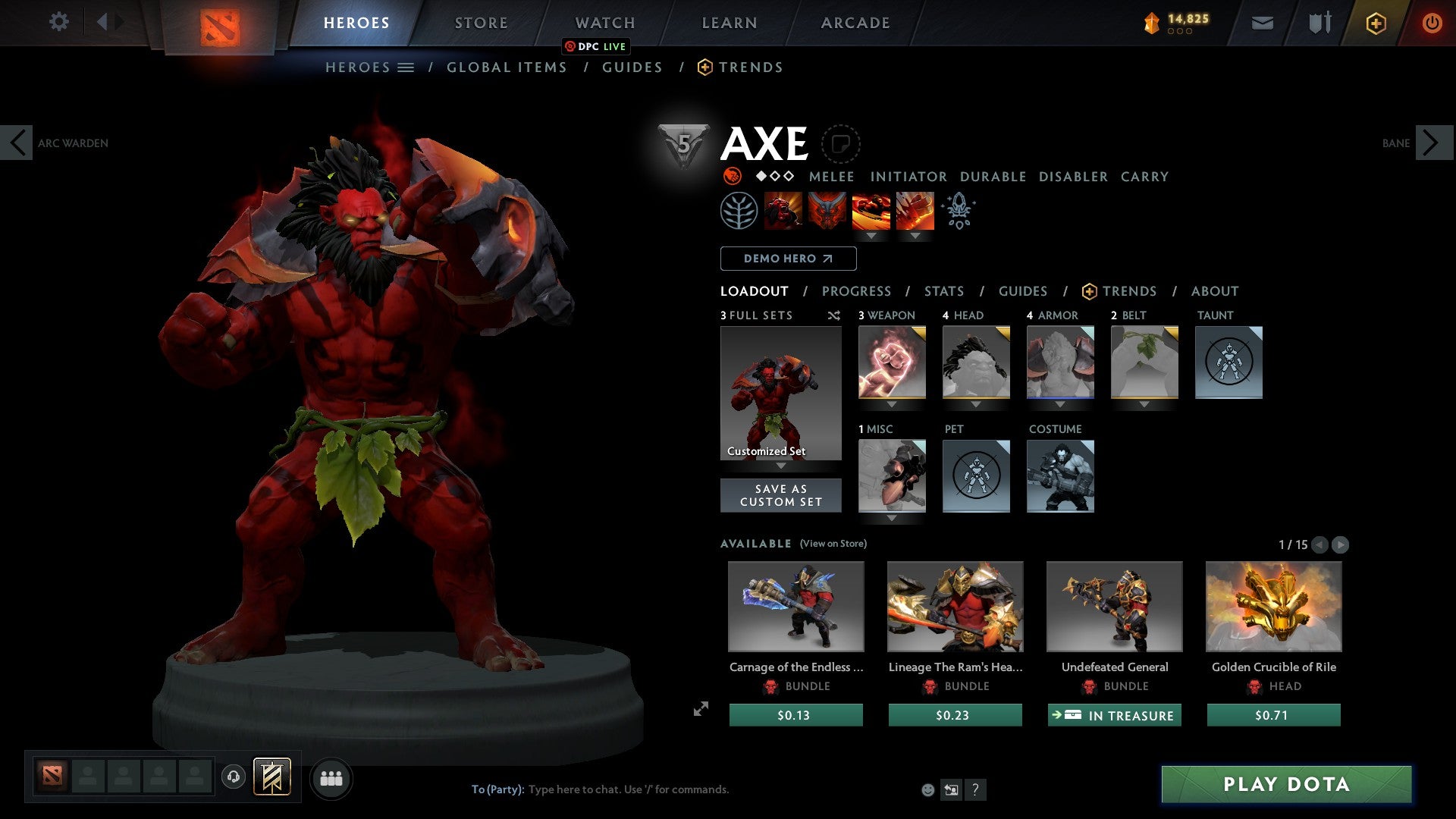
Task: Open the Global Items menu
Action: 507,67
